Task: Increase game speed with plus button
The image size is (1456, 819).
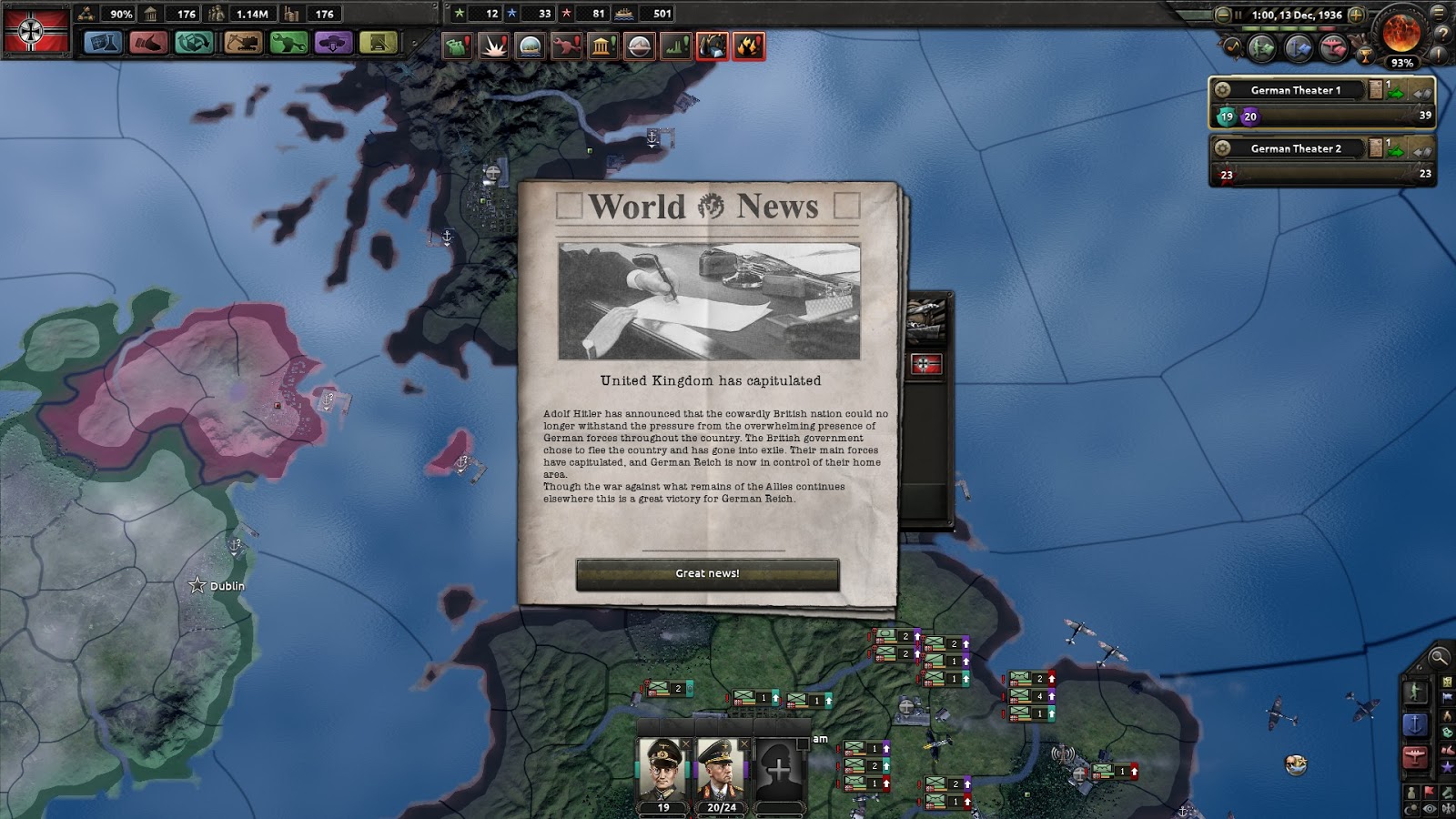Action: pos(1354,15)
